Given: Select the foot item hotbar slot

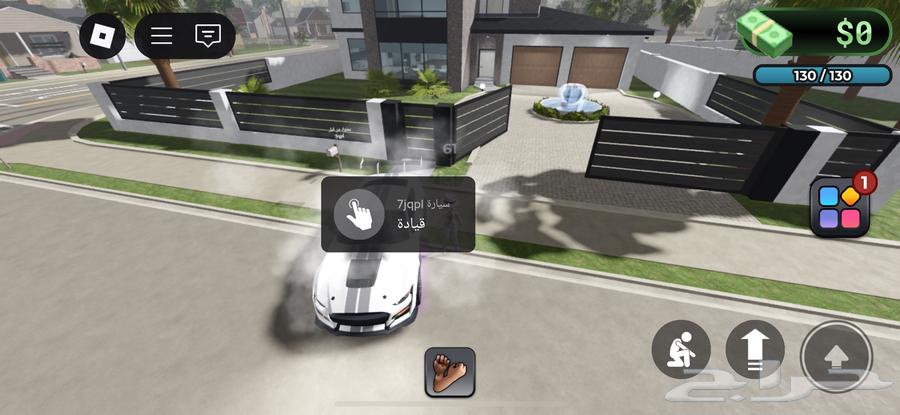Looking at the screenshot, I should point(449,372).
